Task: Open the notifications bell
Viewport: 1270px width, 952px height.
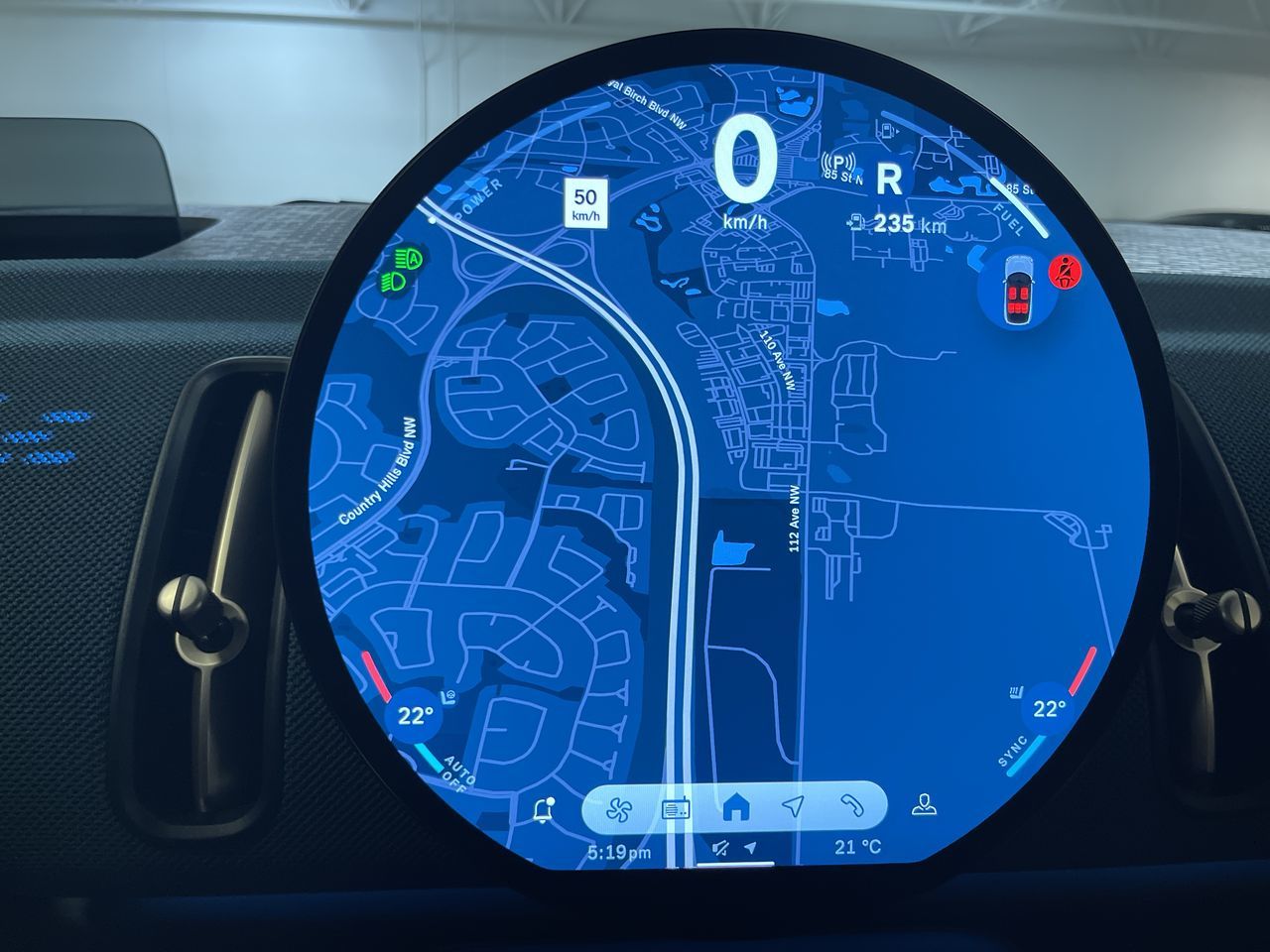Action: (543, 810)
